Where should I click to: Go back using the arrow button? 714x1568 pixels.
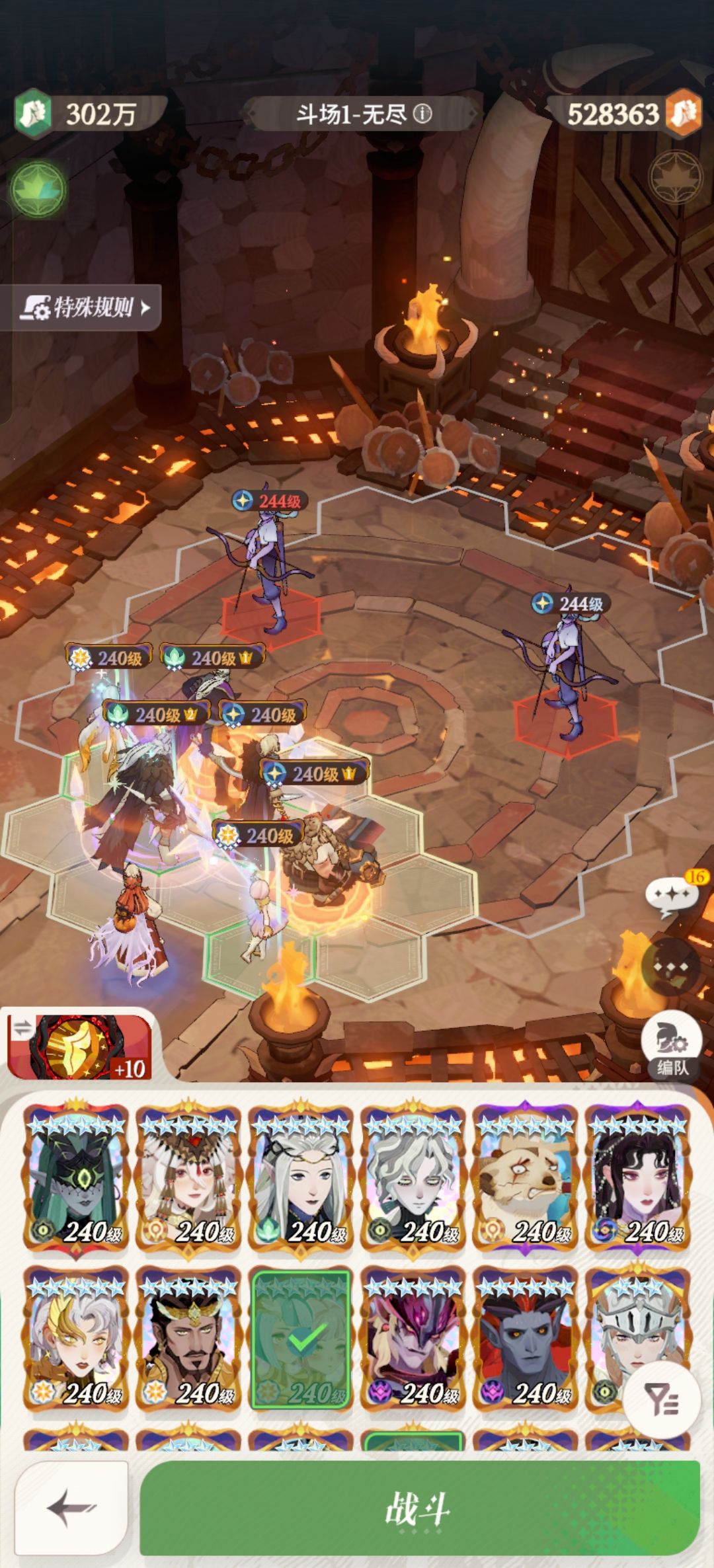coord(71,1509)
